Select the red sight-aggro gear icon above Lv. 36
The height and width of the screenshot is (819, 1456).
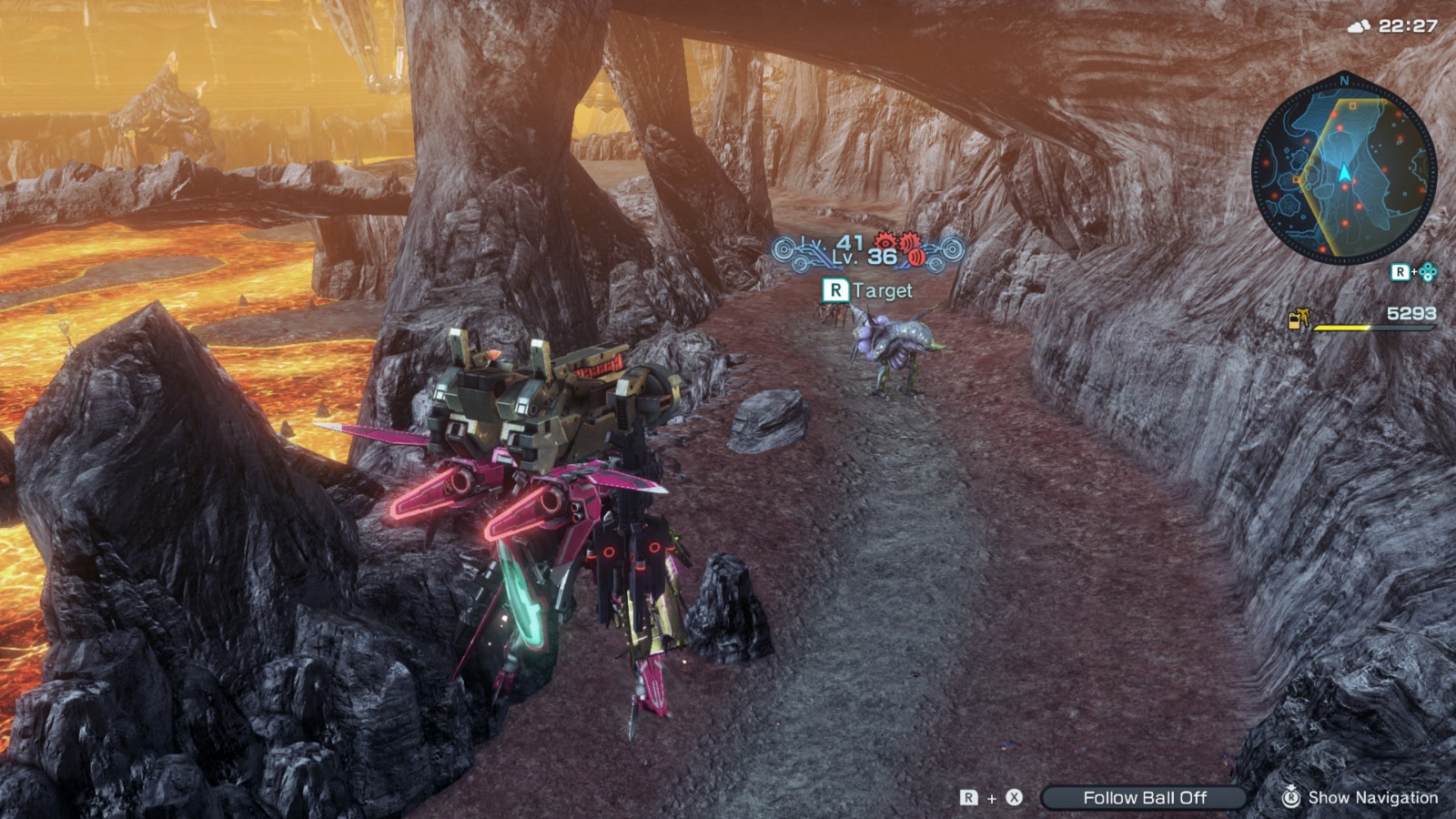point(885,242)
